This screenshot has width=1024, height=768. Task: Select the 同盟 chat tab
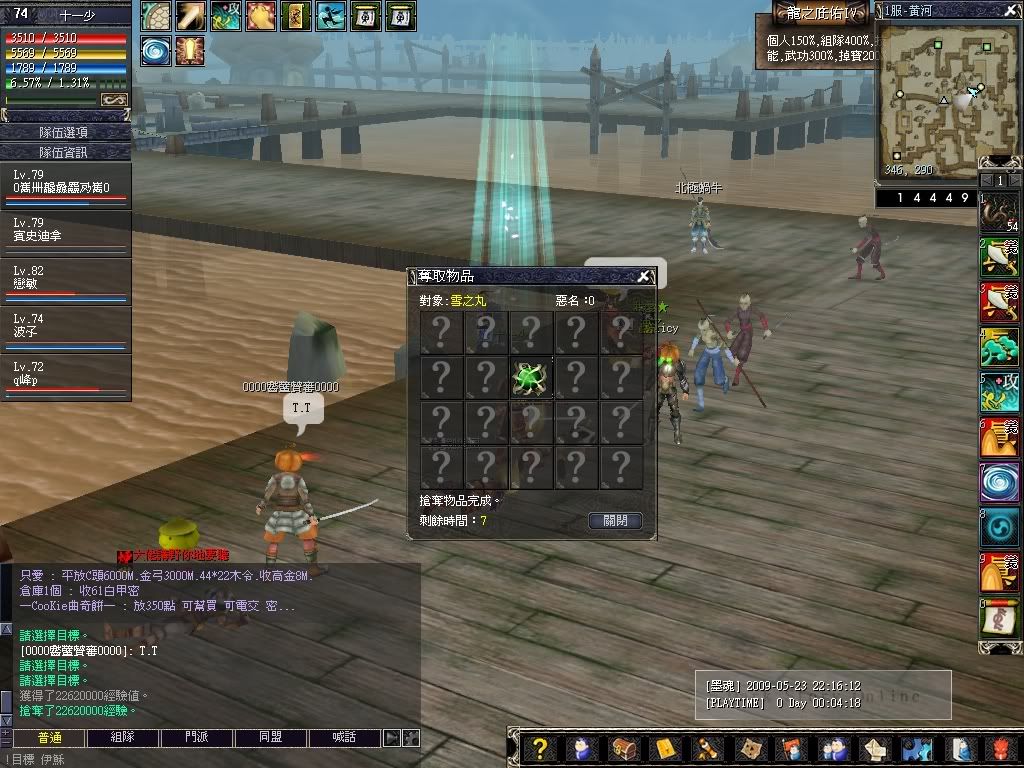click(271, 738)
